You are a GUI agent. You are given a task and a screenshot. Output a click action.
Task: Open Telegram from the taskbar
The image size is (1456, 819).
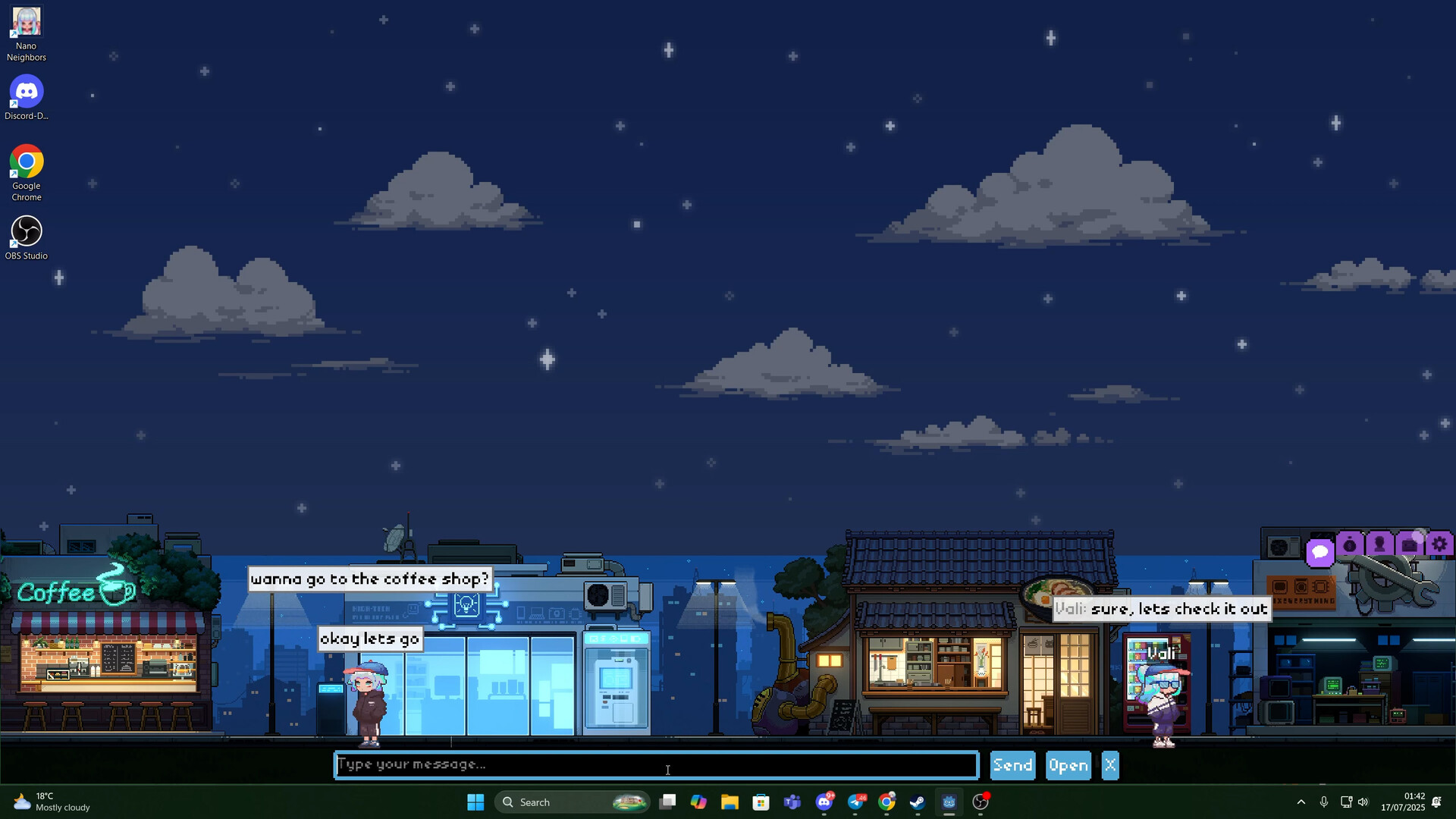[x=855, y=802]
